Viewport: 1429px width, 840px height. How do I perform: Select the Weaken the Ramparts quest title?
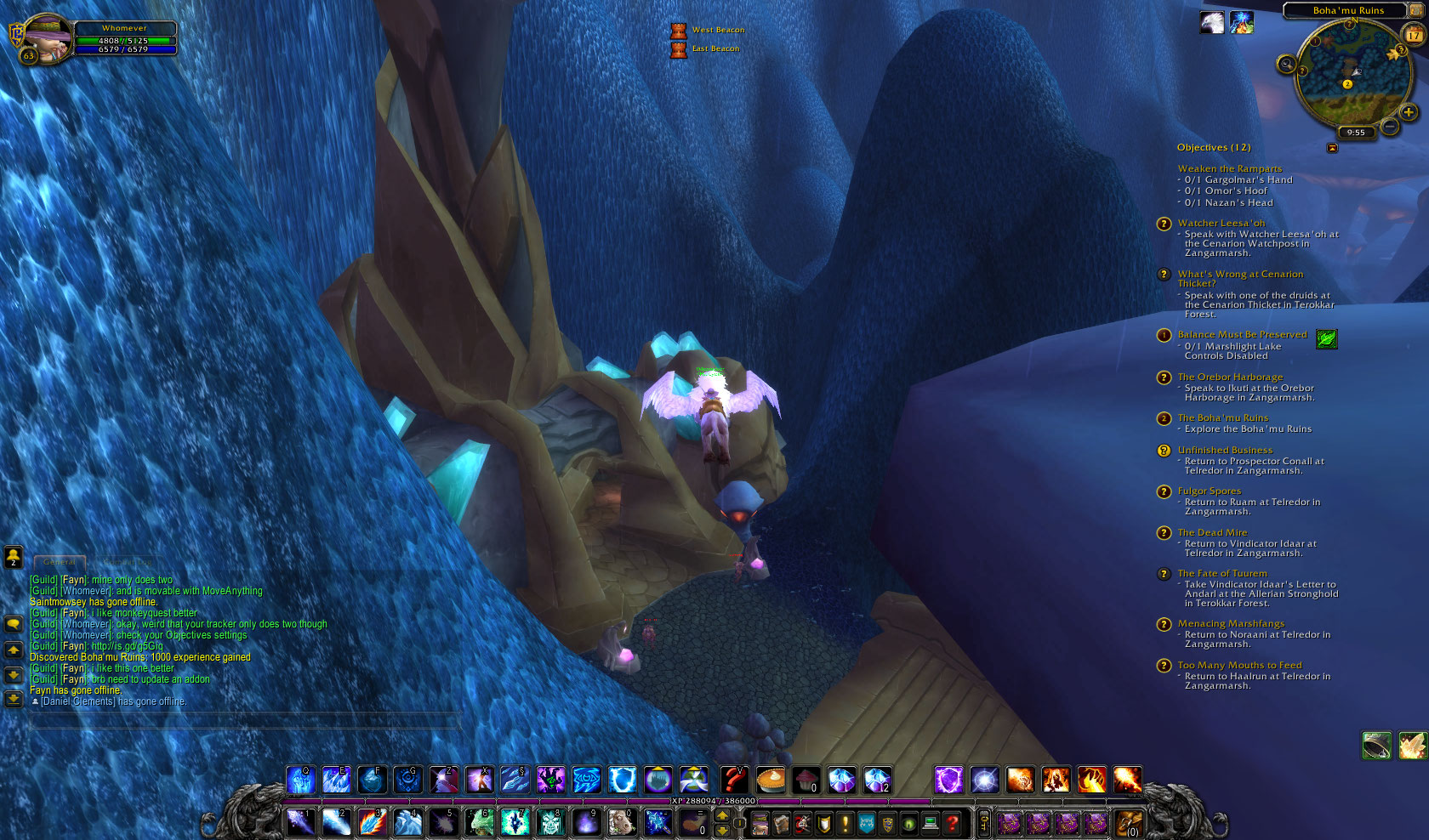tap(1229, 168)
